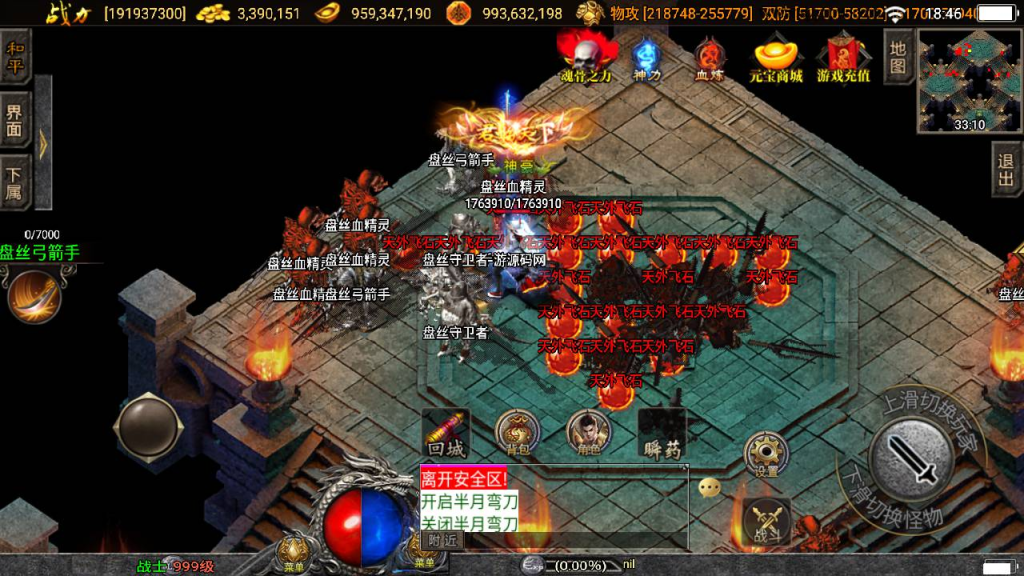Tap the large sword attack button
Viewport: 1024px width, 576px height.
tap(912, 460)
